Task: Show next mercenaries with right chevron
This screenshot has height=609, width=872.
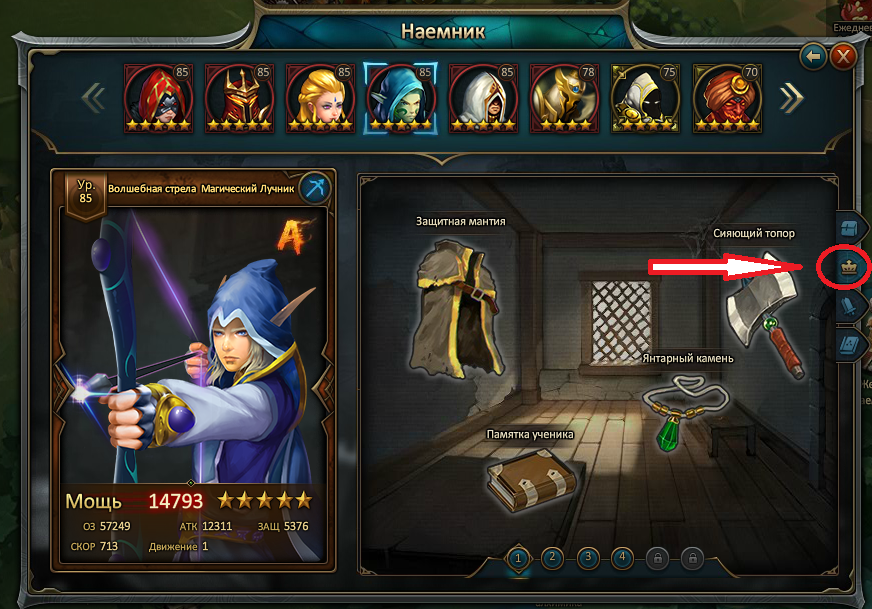Action: tap(791, 97)
